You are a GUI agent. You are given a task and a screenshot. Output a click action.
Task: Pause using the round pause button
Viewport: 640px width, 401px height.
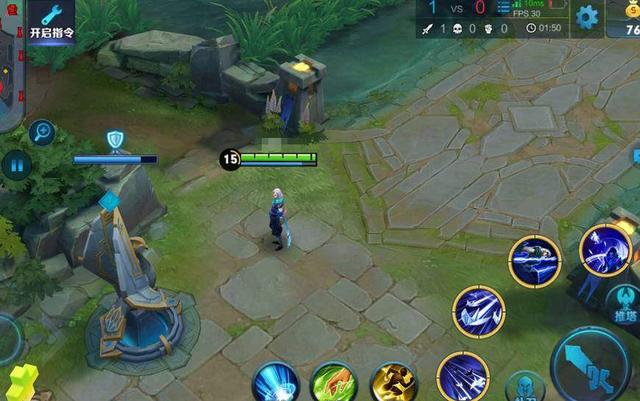pyautogui.click(x=15, y=164)
